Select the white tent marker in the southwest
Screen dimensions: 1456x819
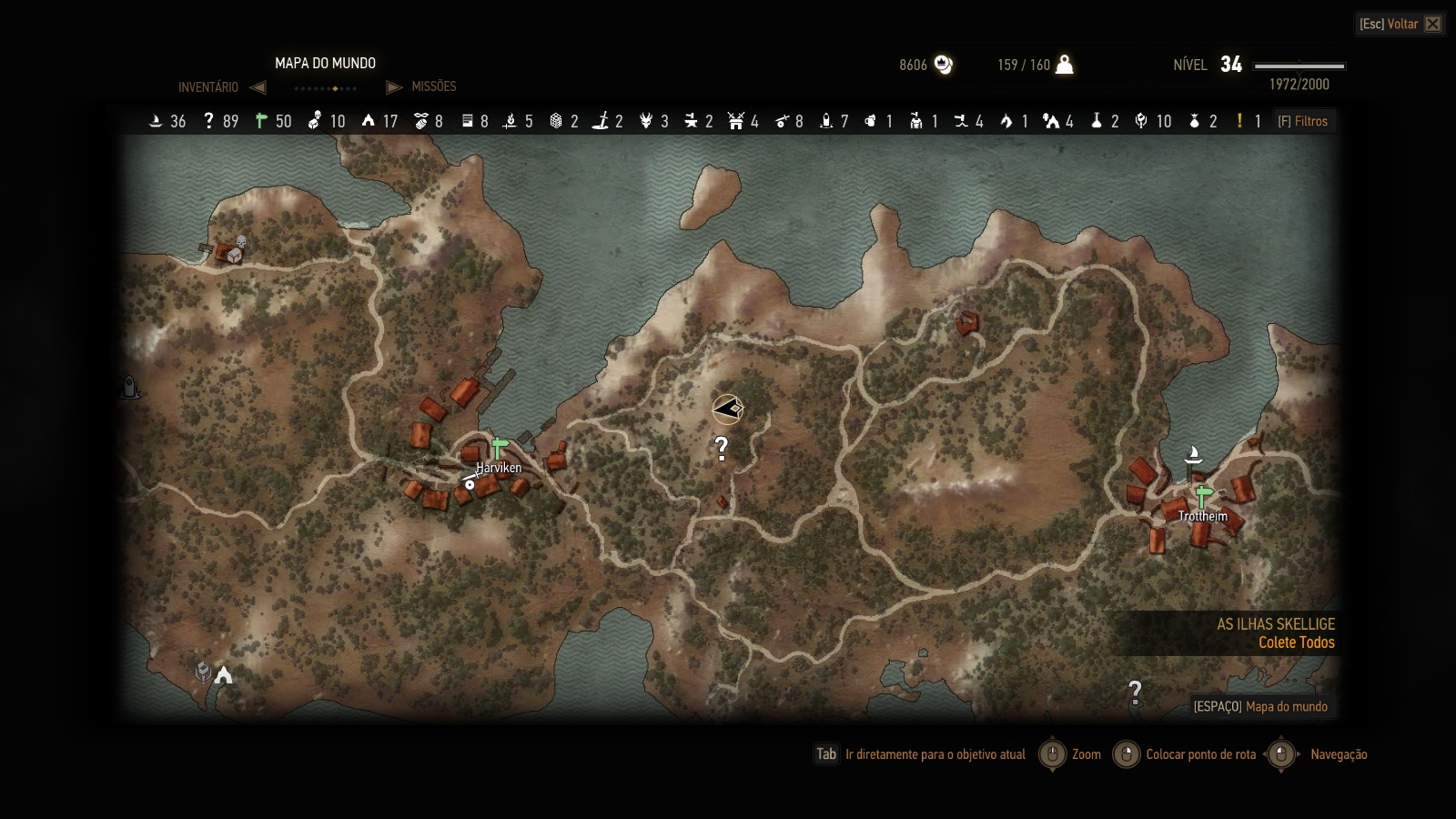(x=223, y=674)
